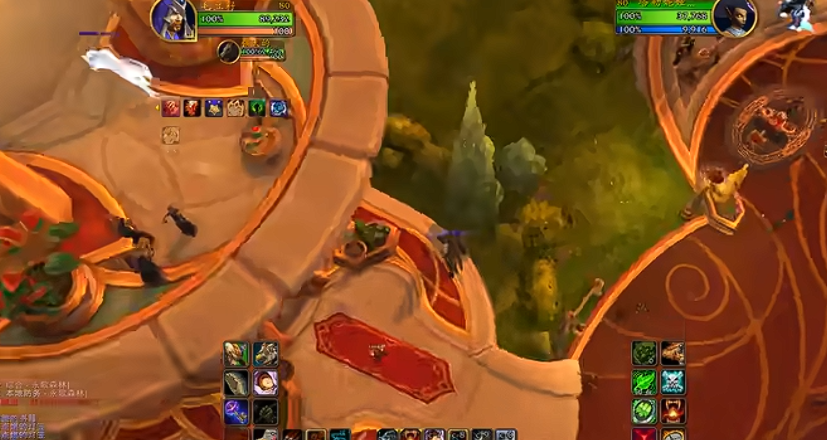Activate the stone slab ability slot

236,382
